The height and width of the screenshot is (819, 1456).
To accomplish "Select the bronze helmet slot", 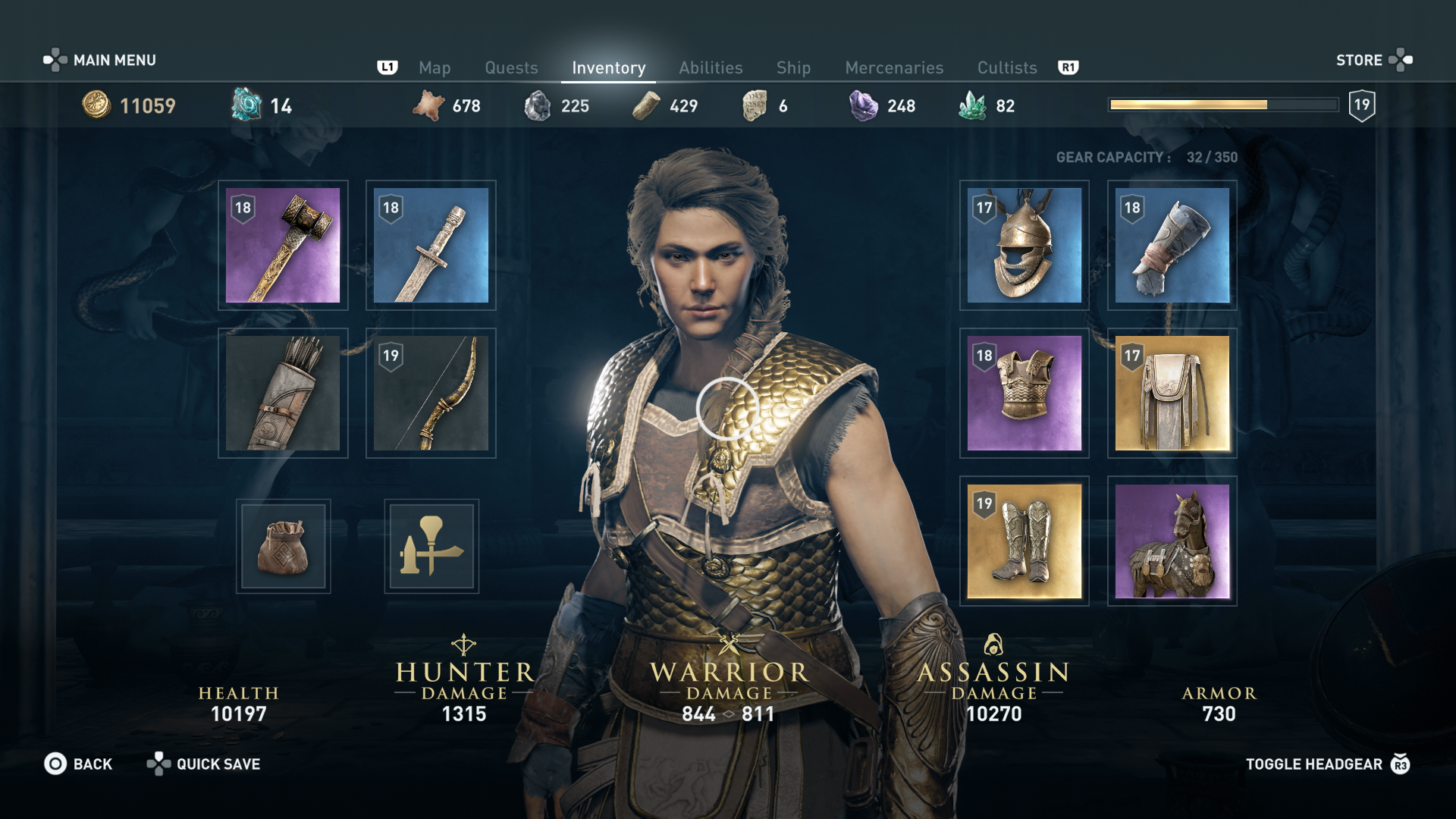I will (1024, 245).
